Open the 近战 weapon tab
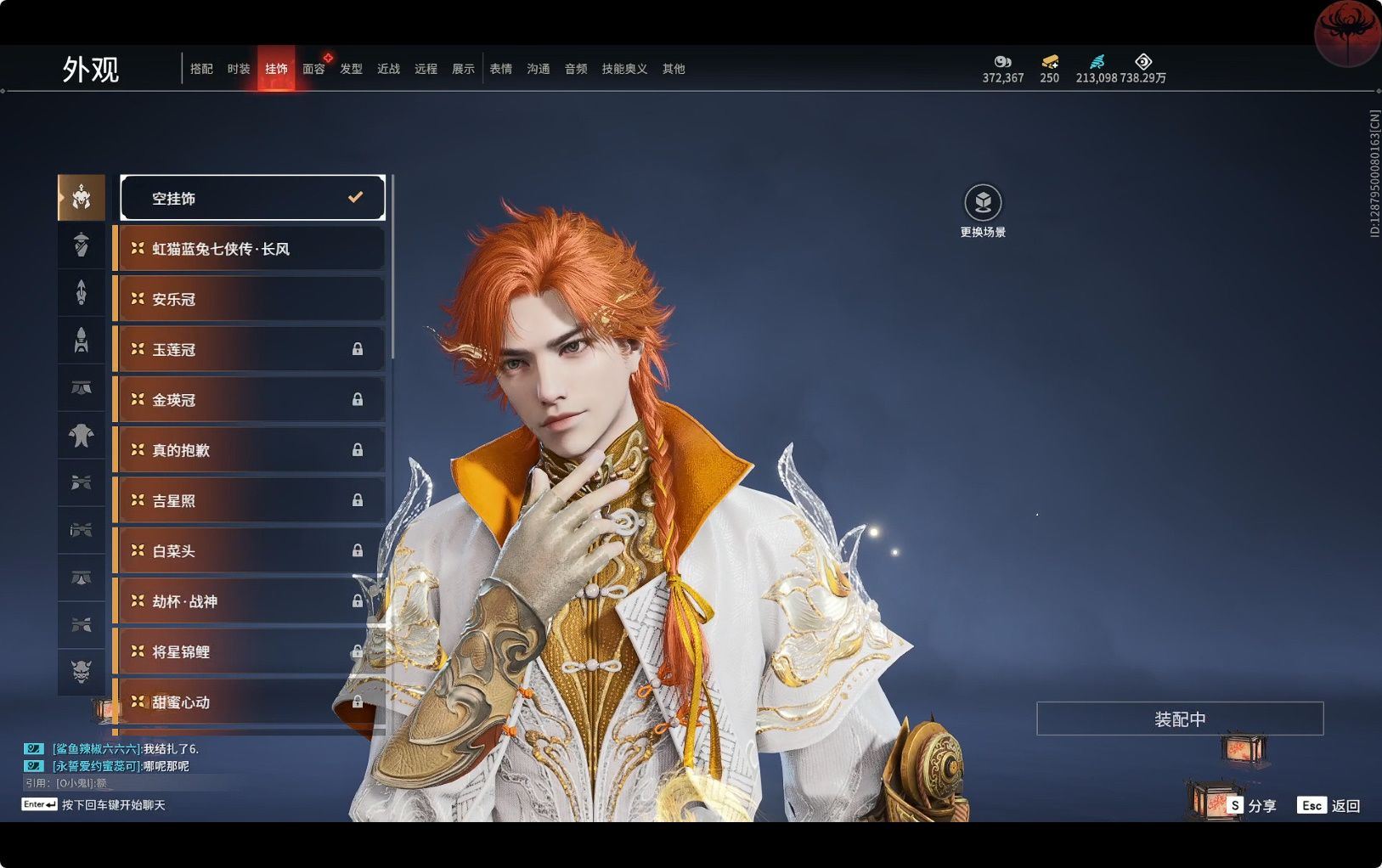Screen dimensions: 1382x868 (x=388, y=69)
